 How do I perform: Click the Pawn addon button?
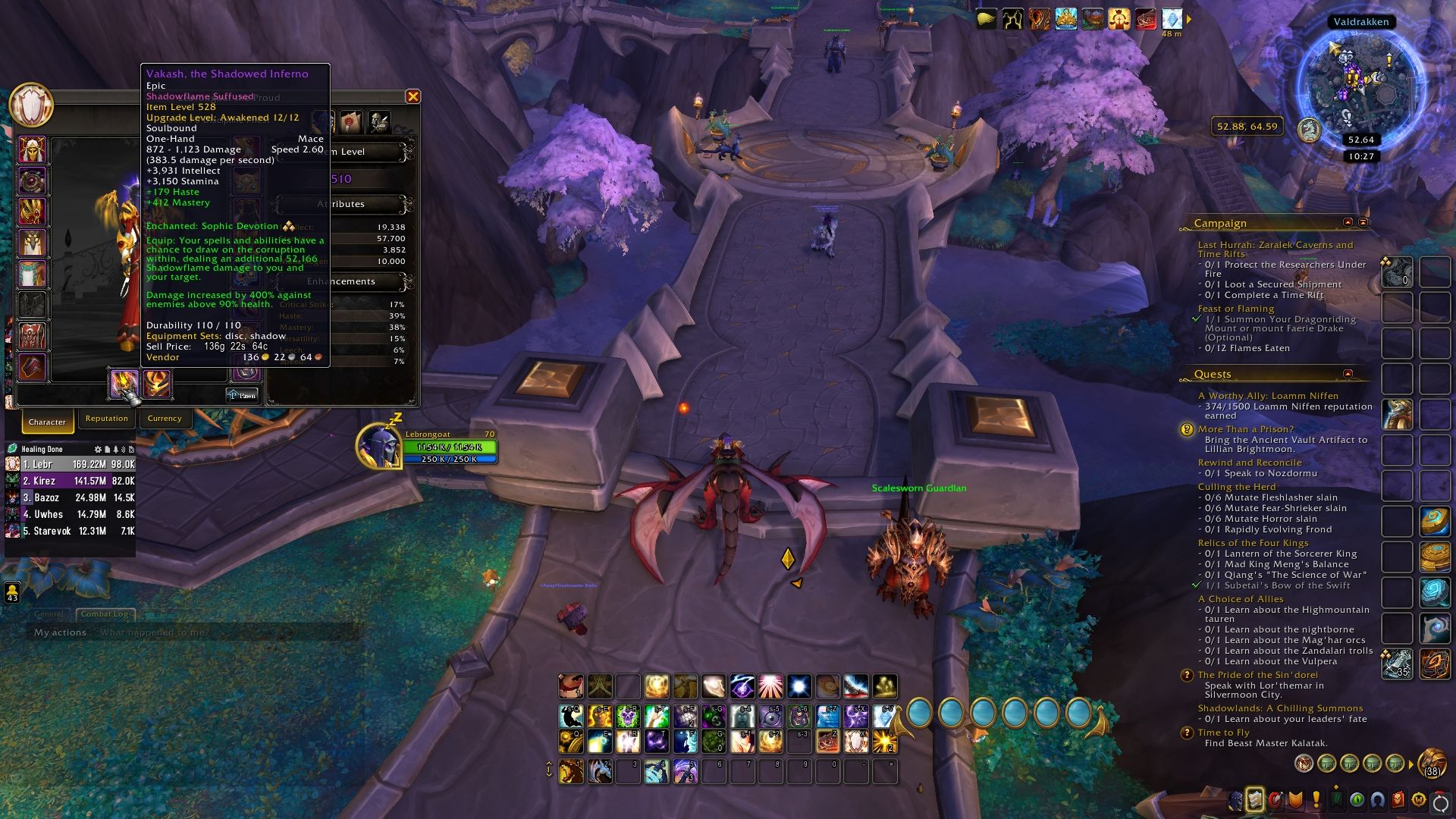coord(243,395)
